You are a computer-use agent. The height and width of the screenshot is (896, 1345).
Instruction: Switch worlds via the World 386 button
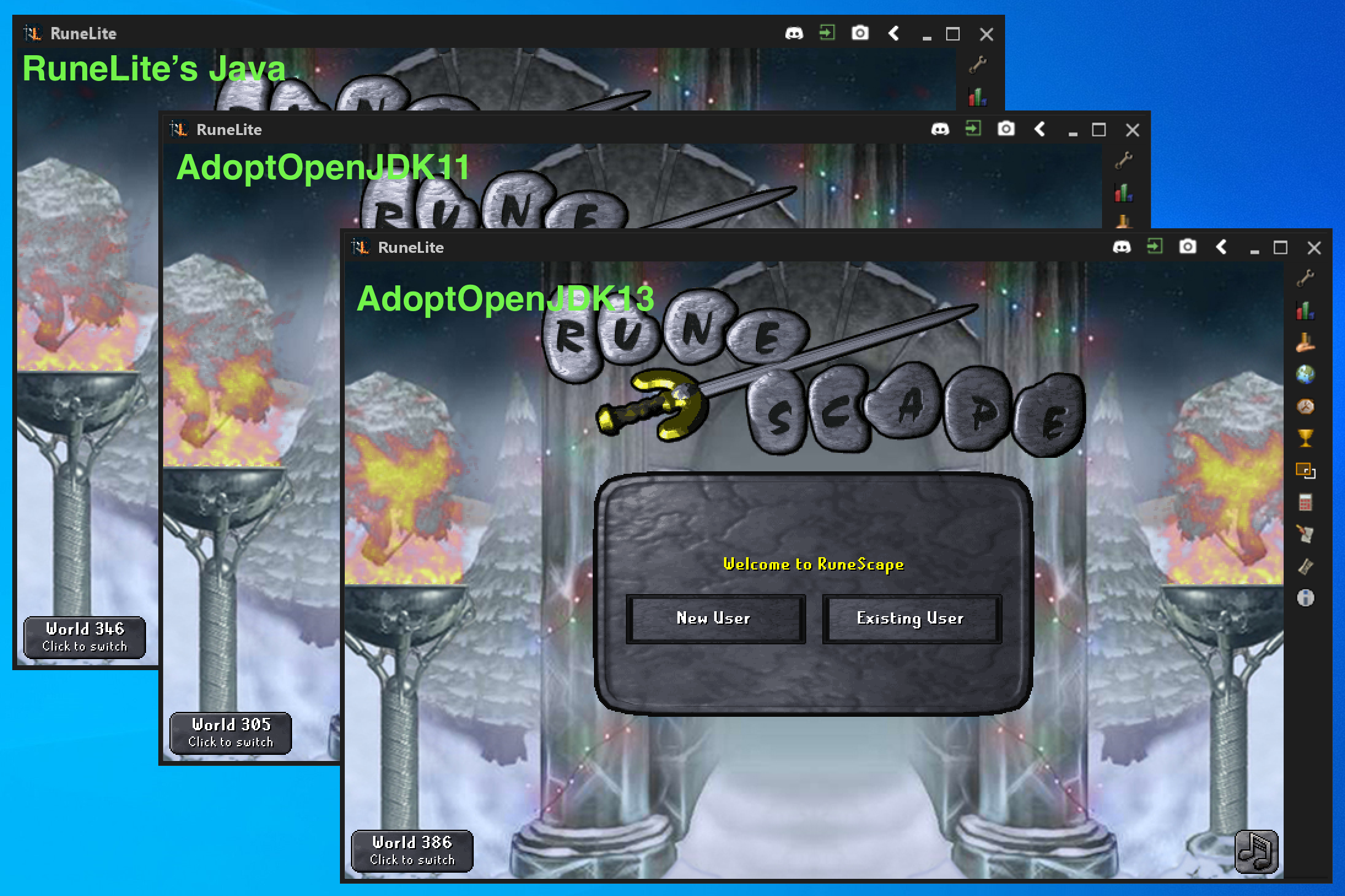[411, 851]
